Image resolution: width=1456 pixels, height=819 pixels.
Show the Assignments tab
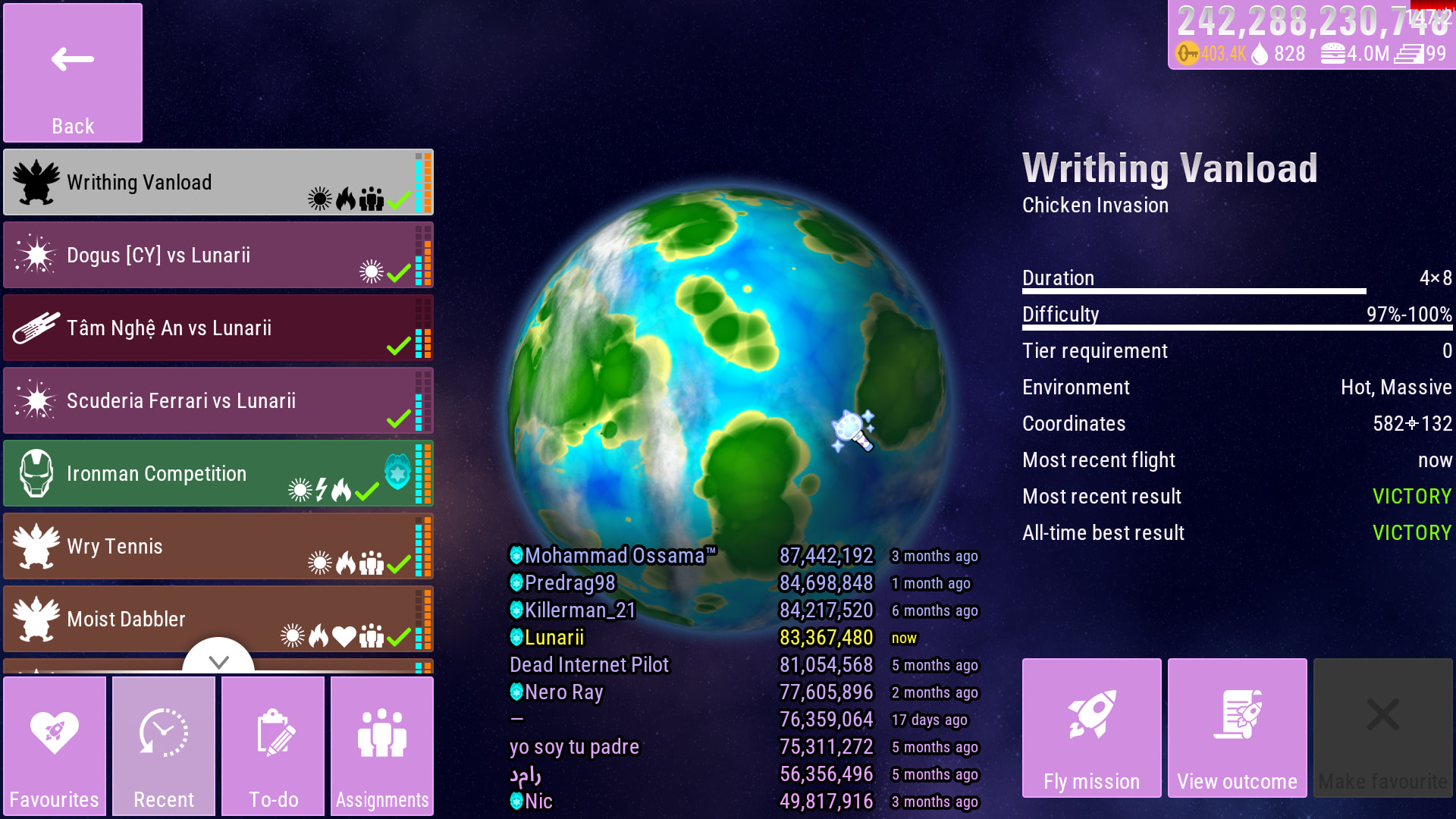(382, 746)
